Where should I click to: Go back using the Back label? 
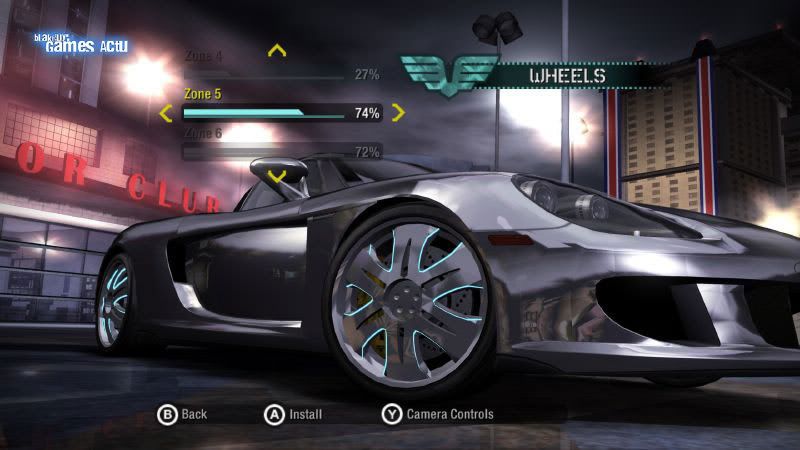click(x=194, y=414)
